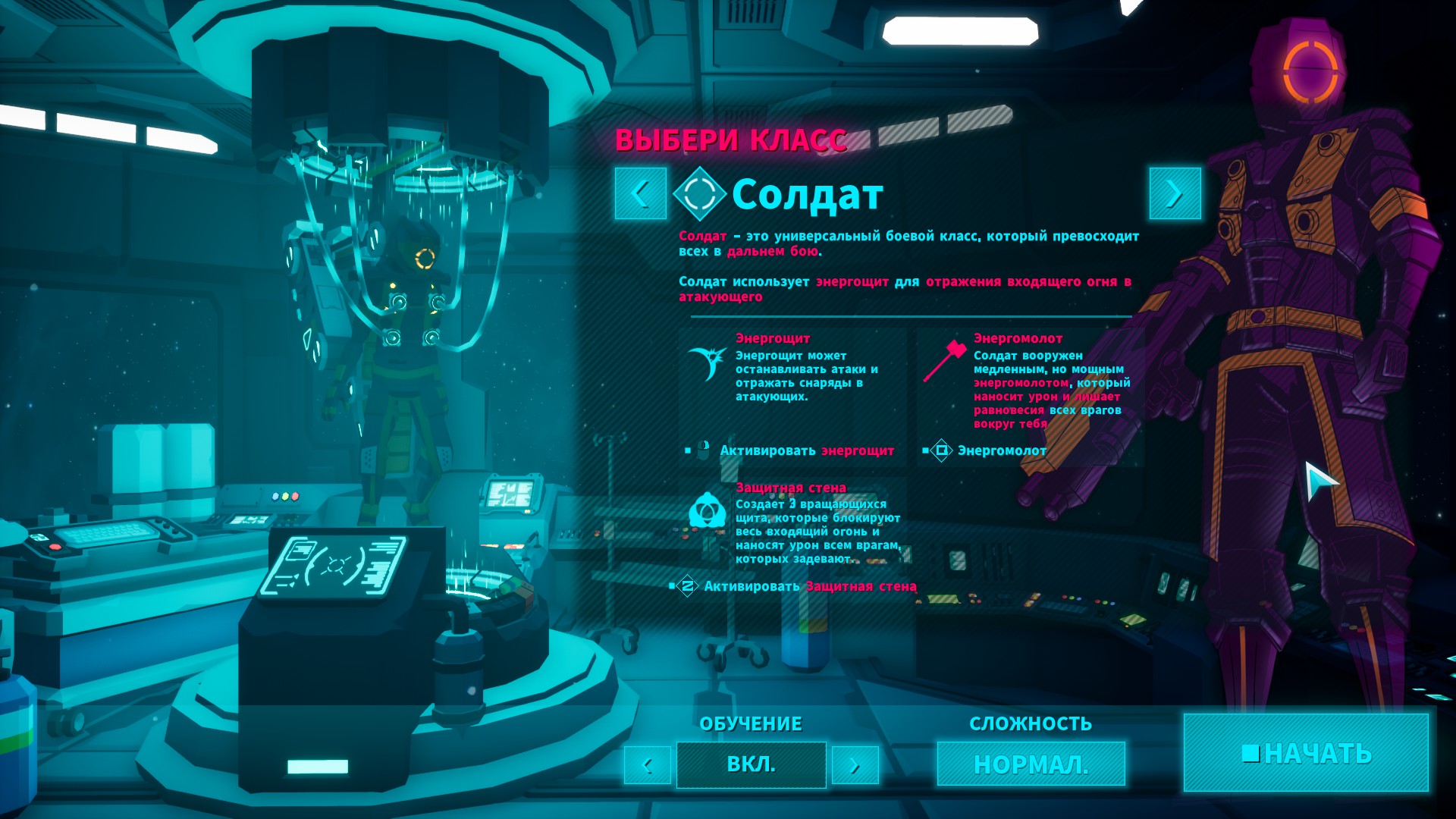Change difficulty via the НОРМАЛ. button

[1031, 764]
